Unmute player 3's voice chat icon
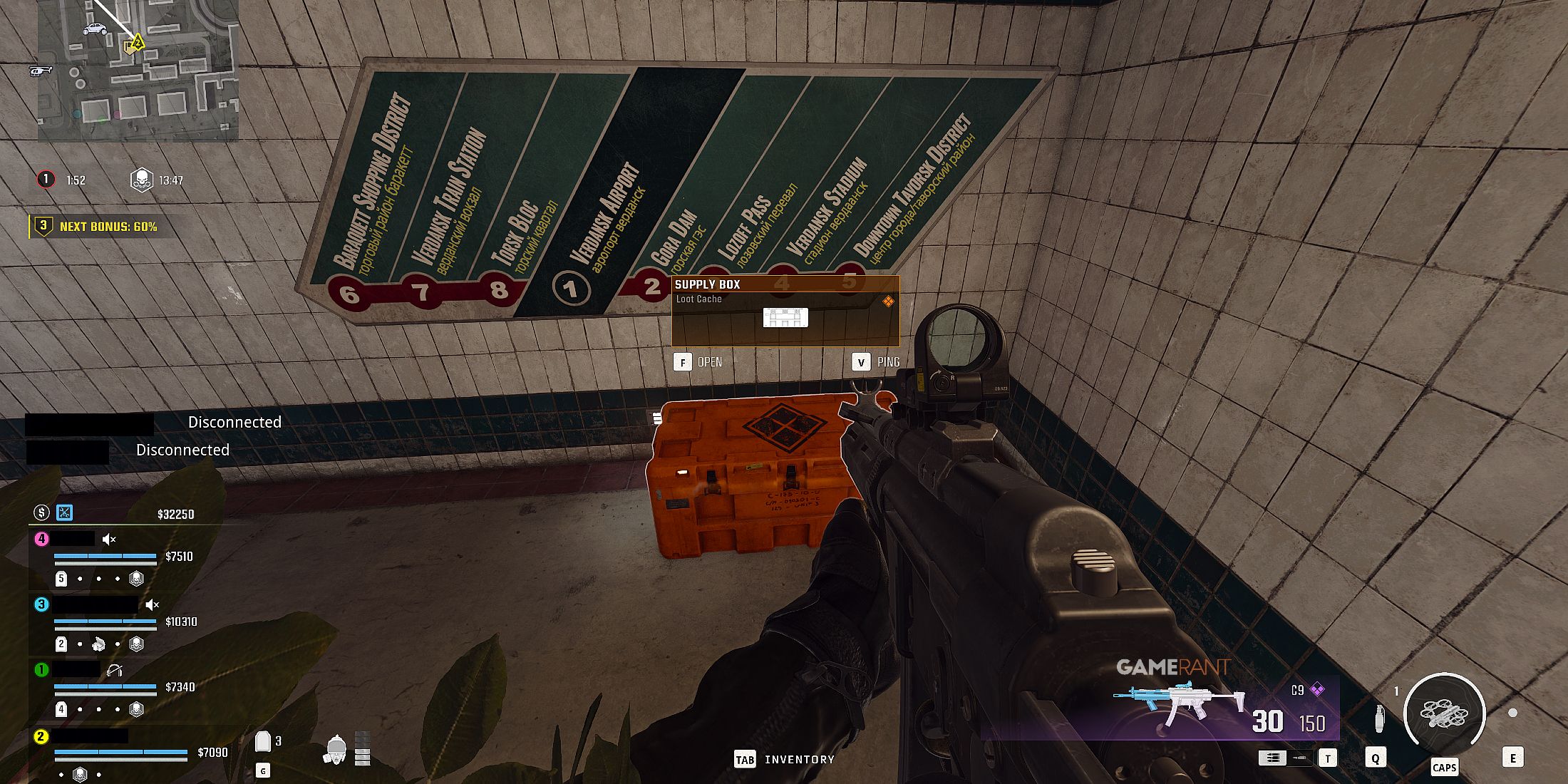This screenshot has height=784, width=1568. [x=152, y=604]
